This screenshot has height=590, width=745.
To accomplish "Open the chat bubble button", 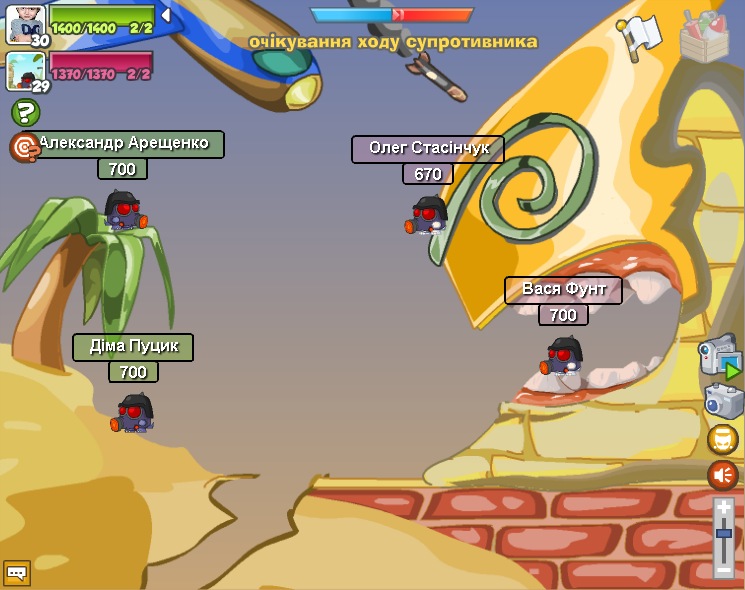I will click(16, 573).
